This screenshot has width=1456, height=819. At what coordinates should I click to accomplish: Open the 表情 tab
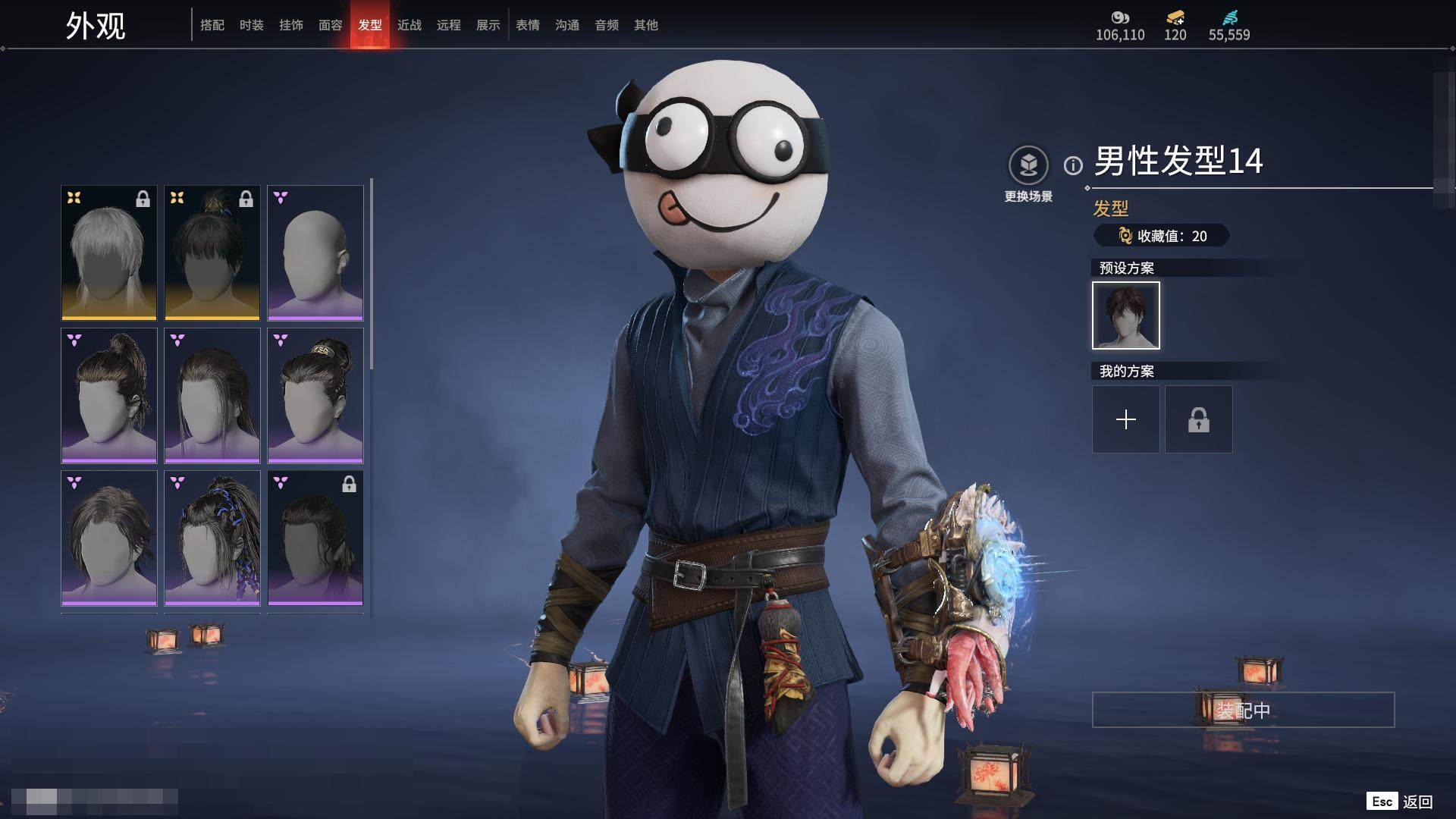528,25
